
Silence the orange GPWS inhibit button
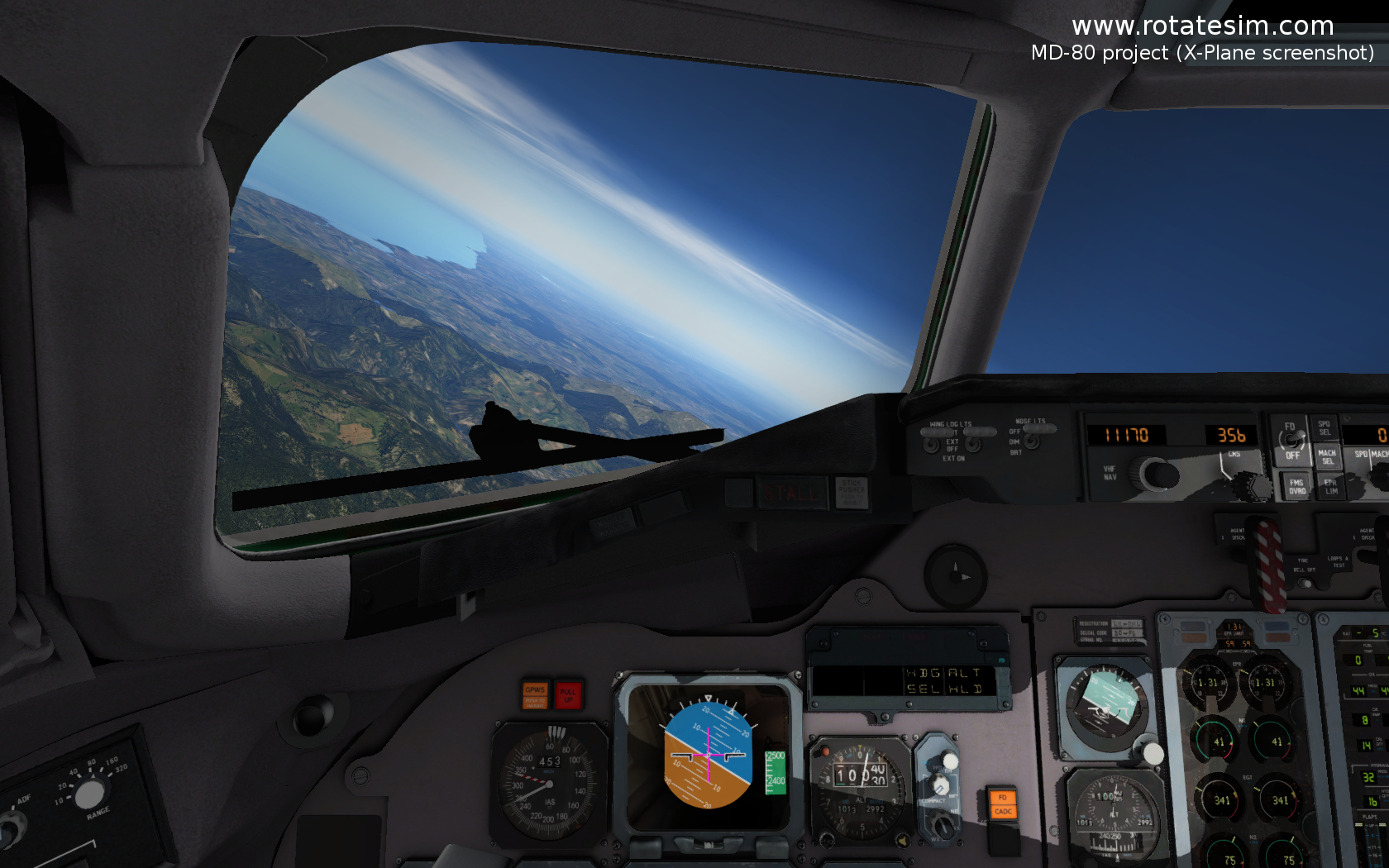[535, 694]
